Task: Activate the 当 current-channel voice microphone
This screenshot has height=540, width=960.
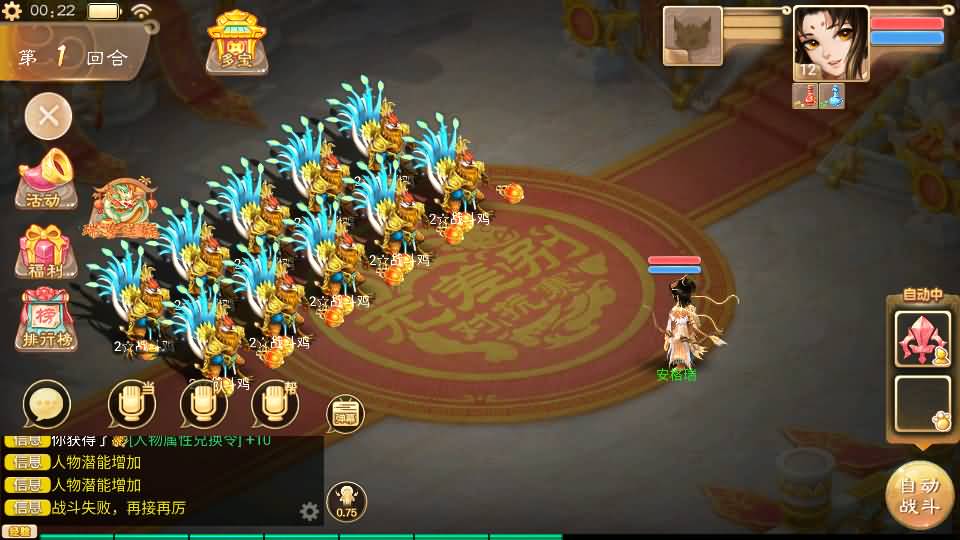Action: click(x=132, y=404)
